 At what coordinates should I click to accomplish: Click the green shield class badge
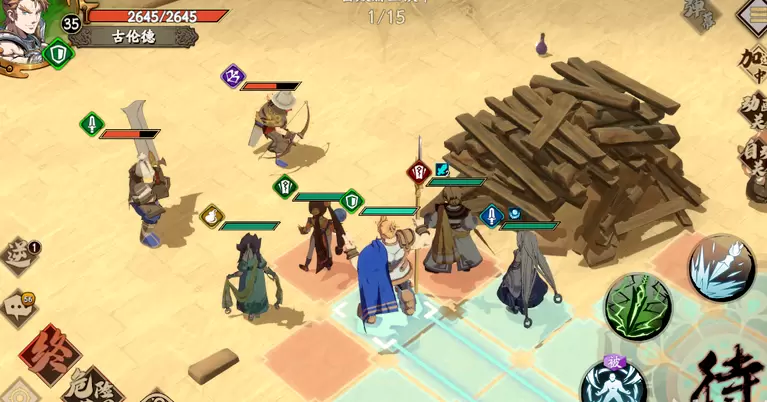pos(57,52)
